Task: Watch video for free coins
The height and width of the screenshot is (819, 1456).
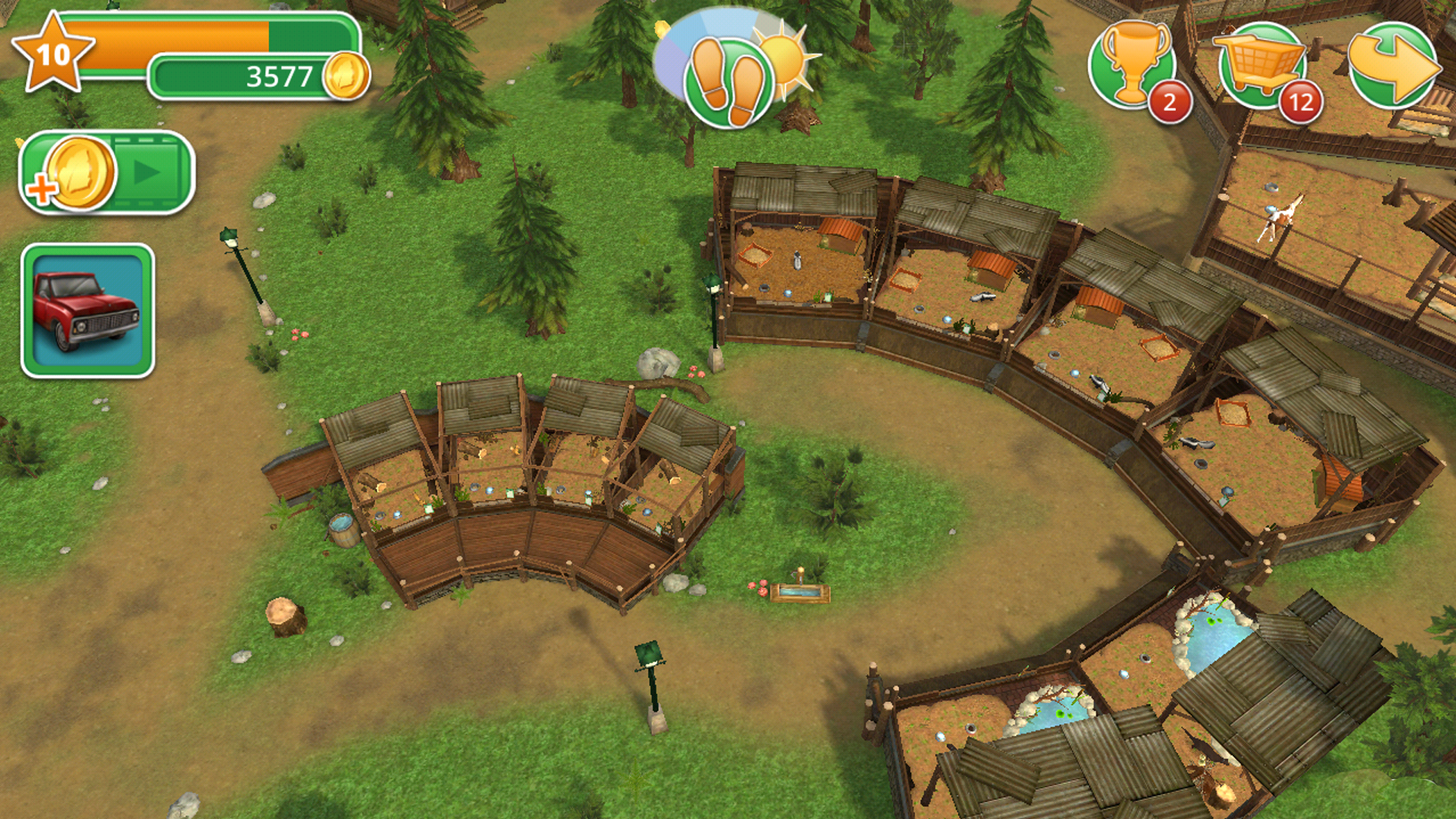Action: (107, 173)
